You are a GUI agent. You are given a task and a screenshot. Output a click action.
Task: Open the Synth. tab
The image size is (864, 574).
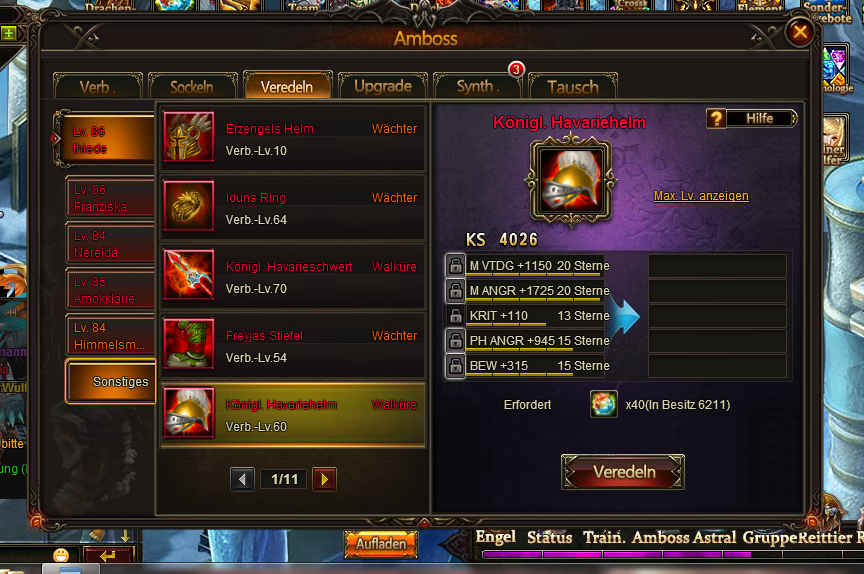point(477,87)
